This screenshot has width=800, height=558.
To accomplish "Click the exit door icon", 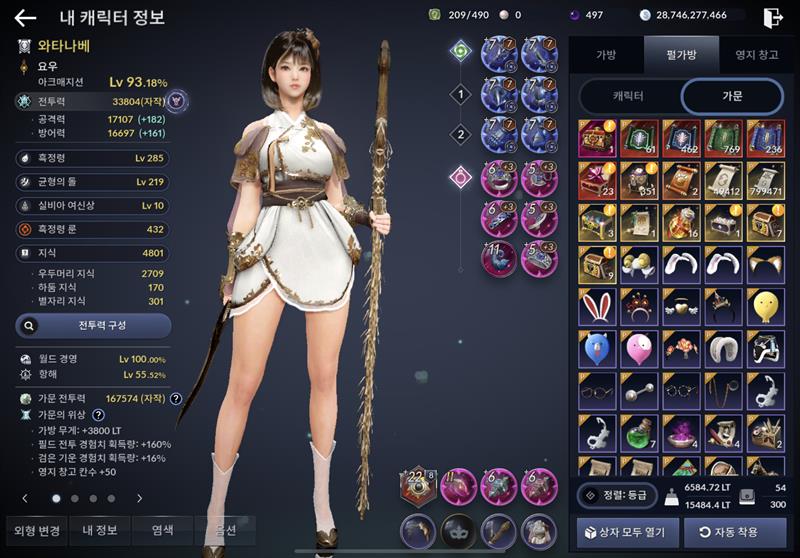I will click(772, 16).
